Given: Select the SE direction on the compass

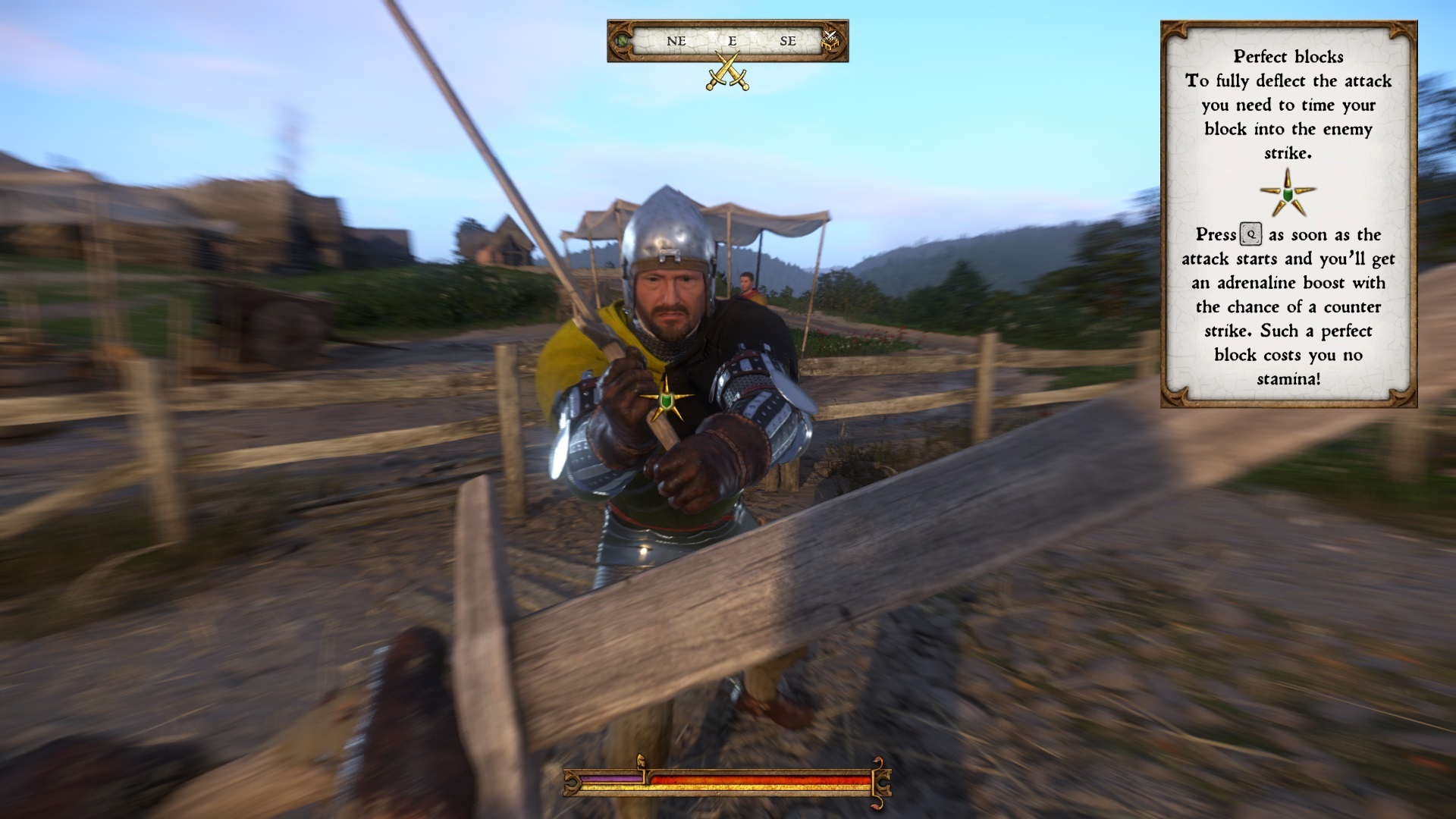Looking at the screenshot, I should point(789,42).
